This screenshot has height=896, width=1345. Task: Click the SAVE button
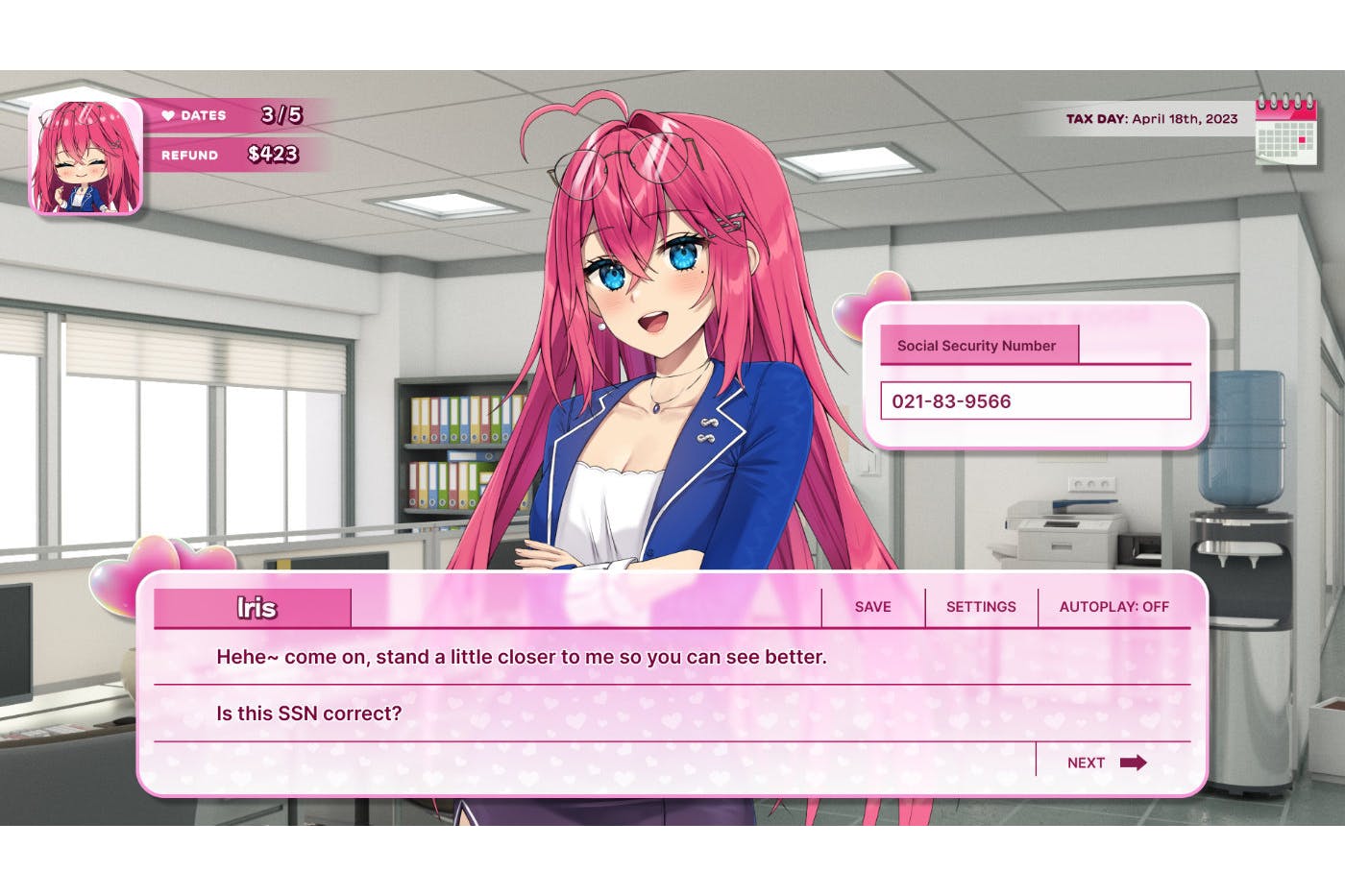click(x=871, y=607)
